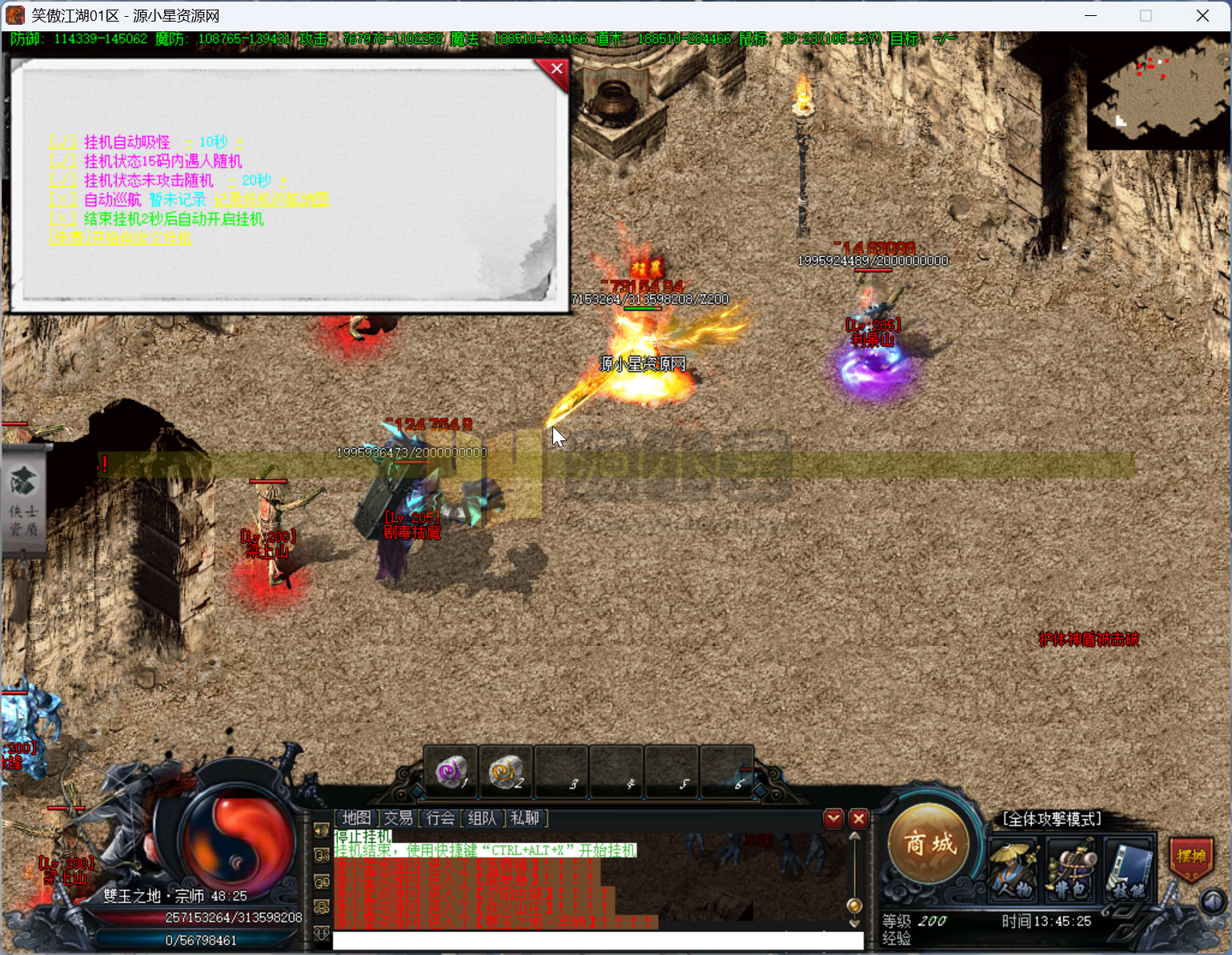Switch to the 地图 chat tab
Screen dimensions: 1232x955
tap(356, 818)
